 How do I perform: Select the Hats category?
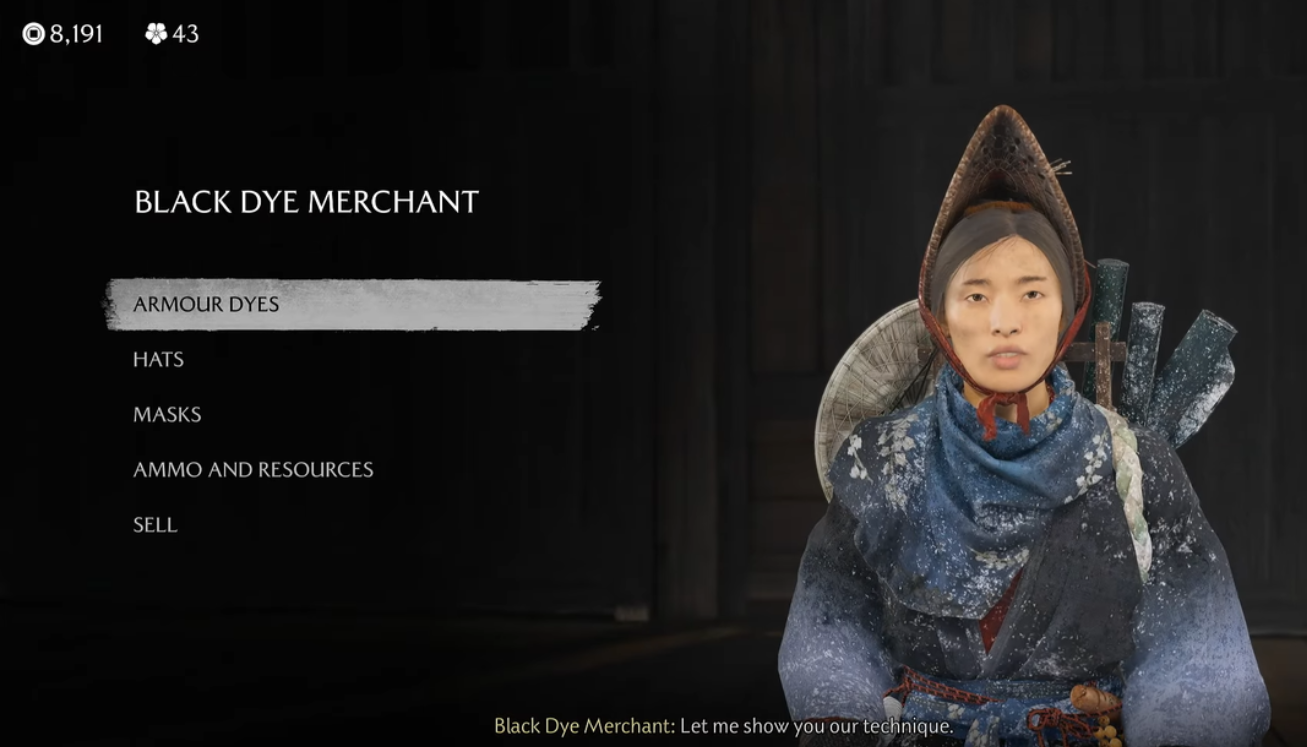158,359
